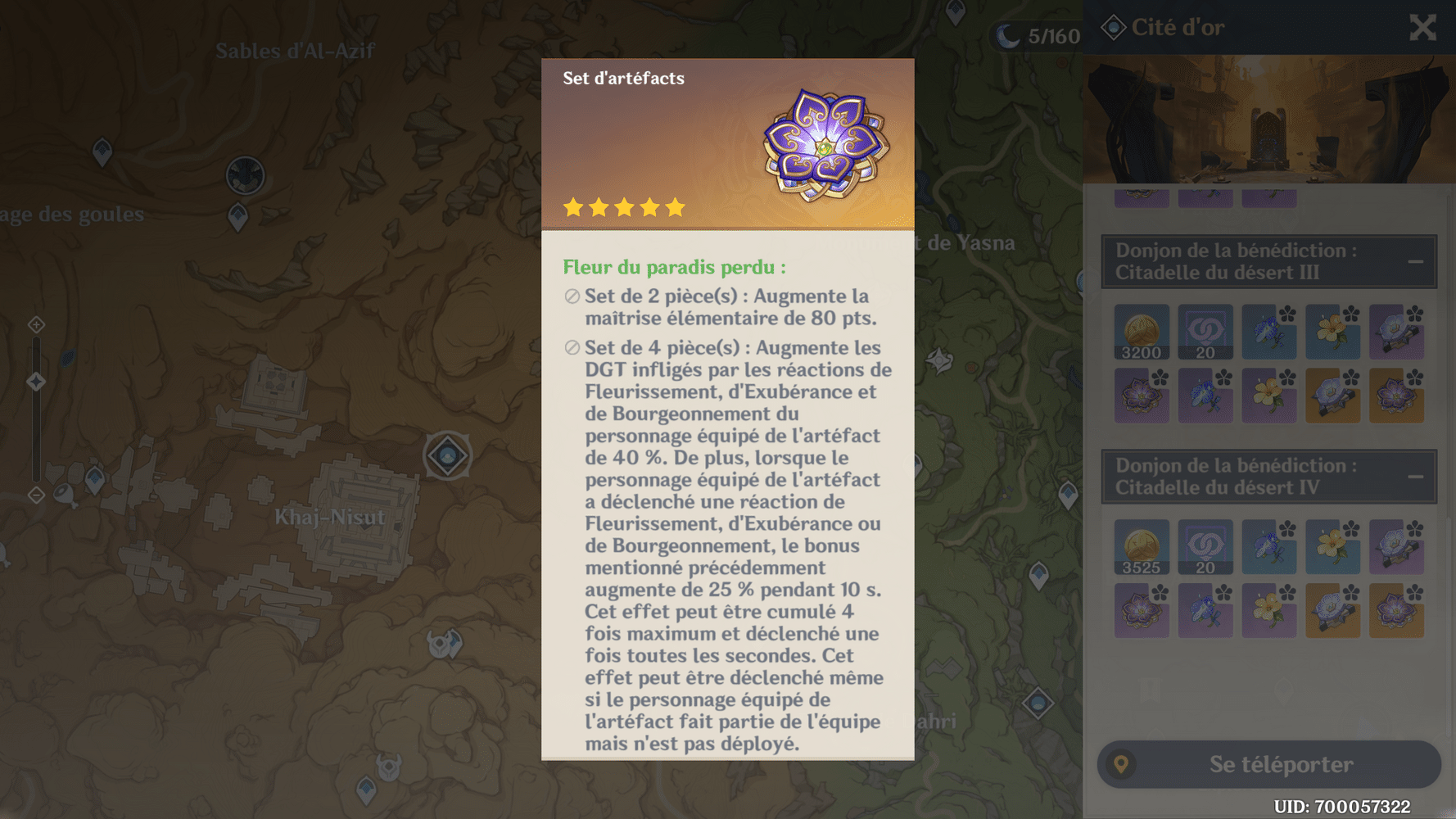
Task: Collapse Donjon de la bénédiction : Citadelle du désert III
Action: pos(1416,260)
